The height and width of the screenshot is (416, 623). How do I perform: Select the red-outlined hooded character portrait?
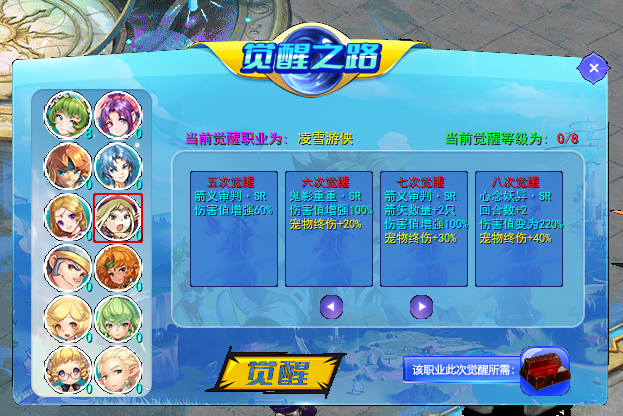click(117, 217)
